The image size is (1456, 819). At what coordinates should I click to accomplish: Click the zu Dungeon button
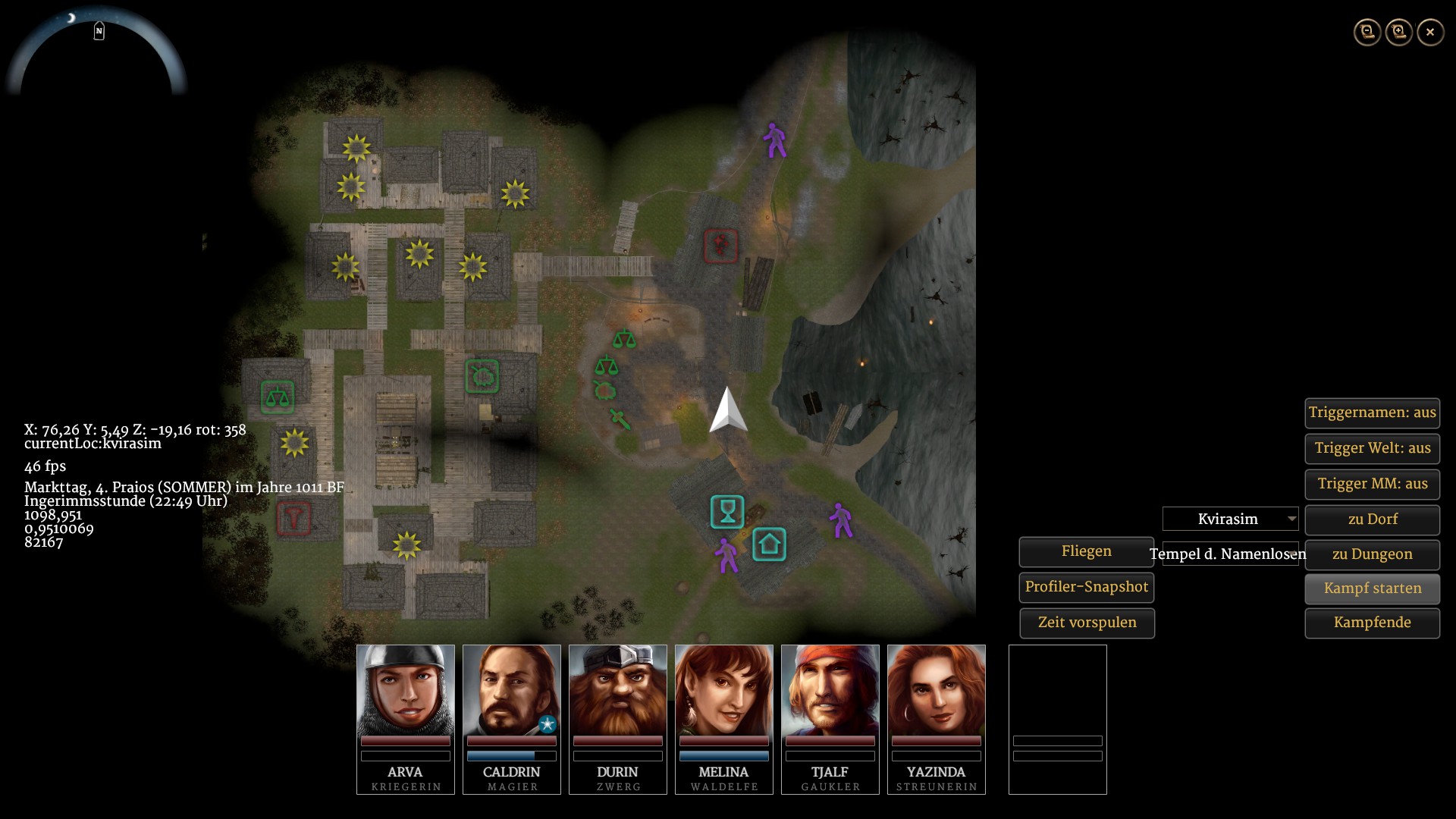pos(1372,554)
